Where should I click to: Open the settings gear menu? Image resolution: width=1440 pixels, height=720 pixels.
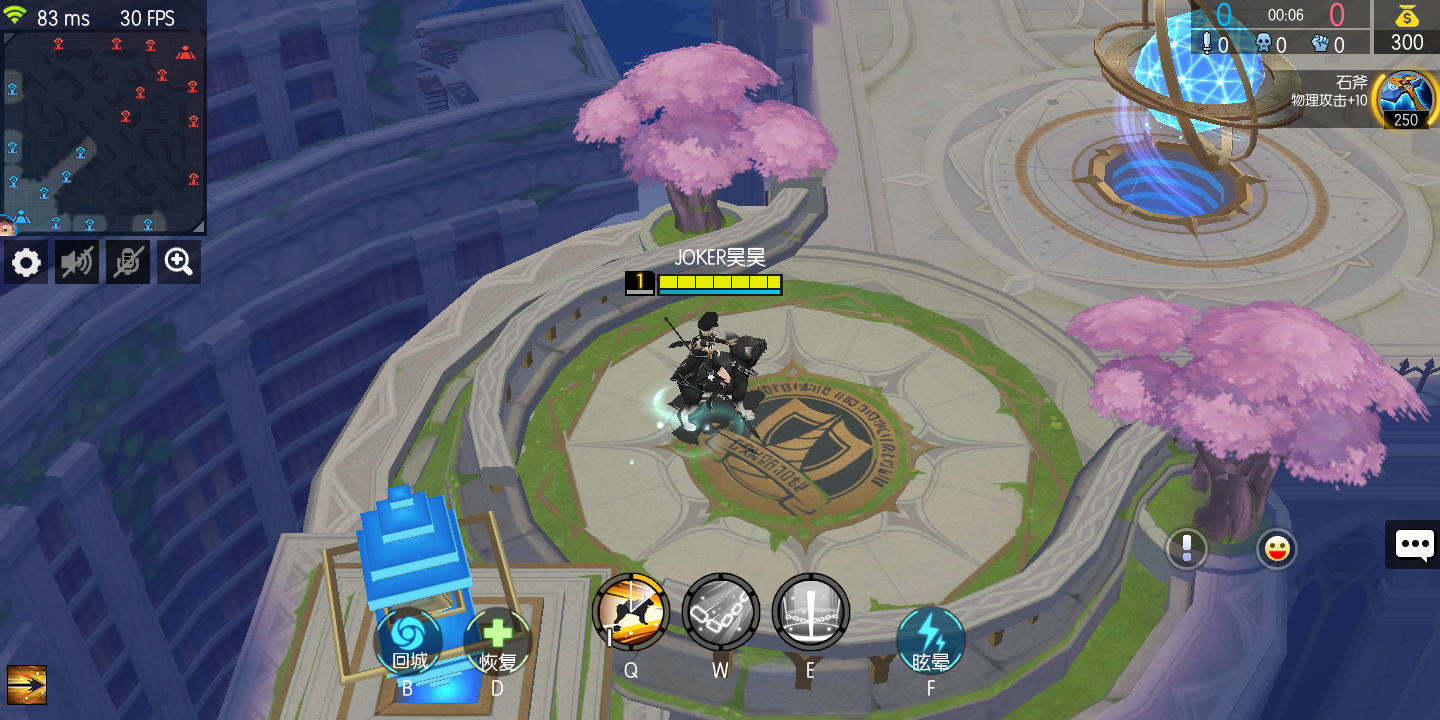pyautogui.click(x=25, y=262)
